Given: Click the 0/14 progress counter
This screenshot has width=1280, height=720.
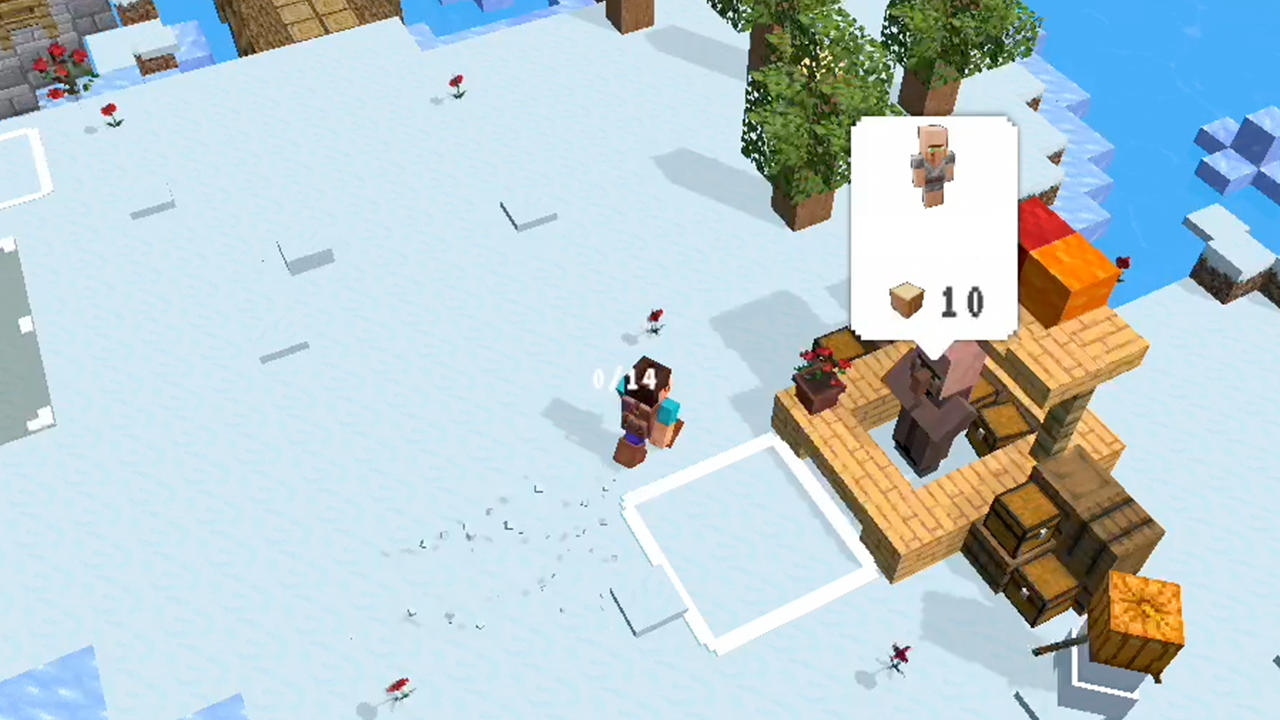Looking at the screenshot, I should (x=624, y=379).
